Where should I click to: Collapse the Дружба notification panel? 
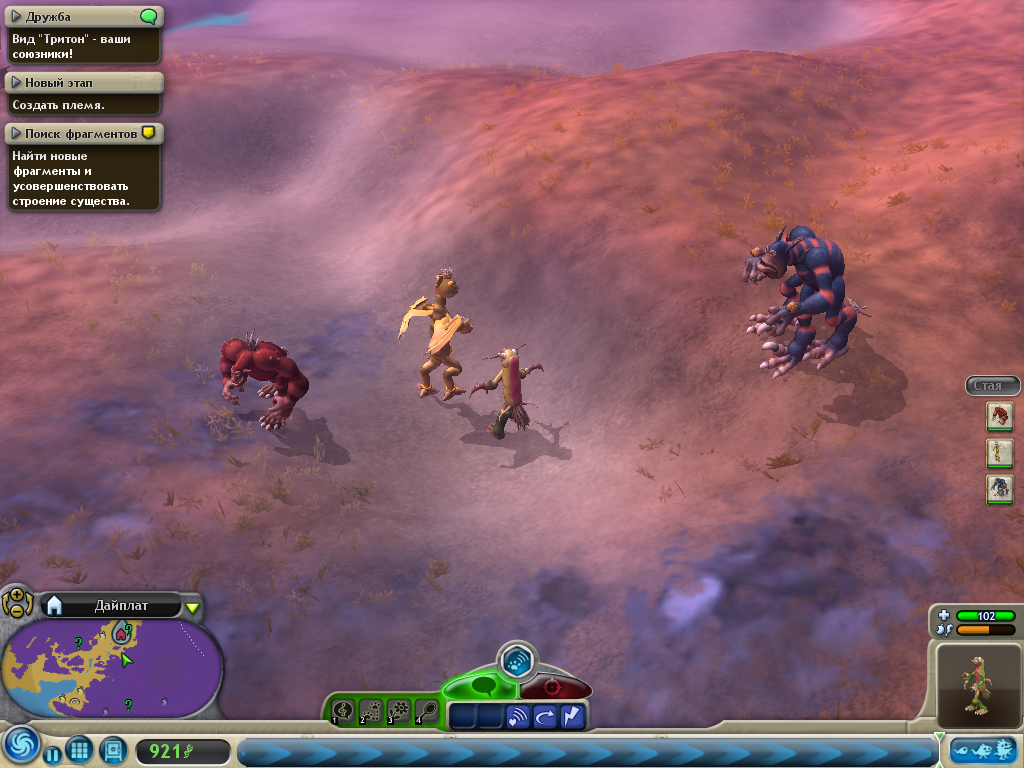[17, 17]
